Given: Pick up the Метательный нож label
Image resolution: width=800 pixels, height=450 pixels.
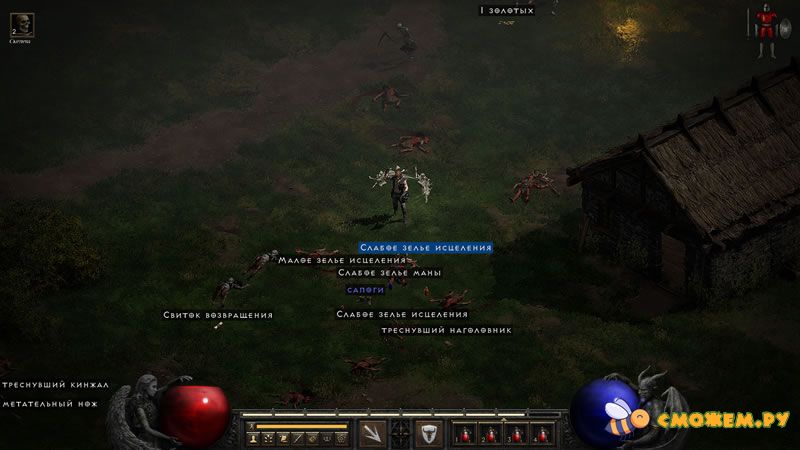Looking at the screenshot, I should pos(53,404).
